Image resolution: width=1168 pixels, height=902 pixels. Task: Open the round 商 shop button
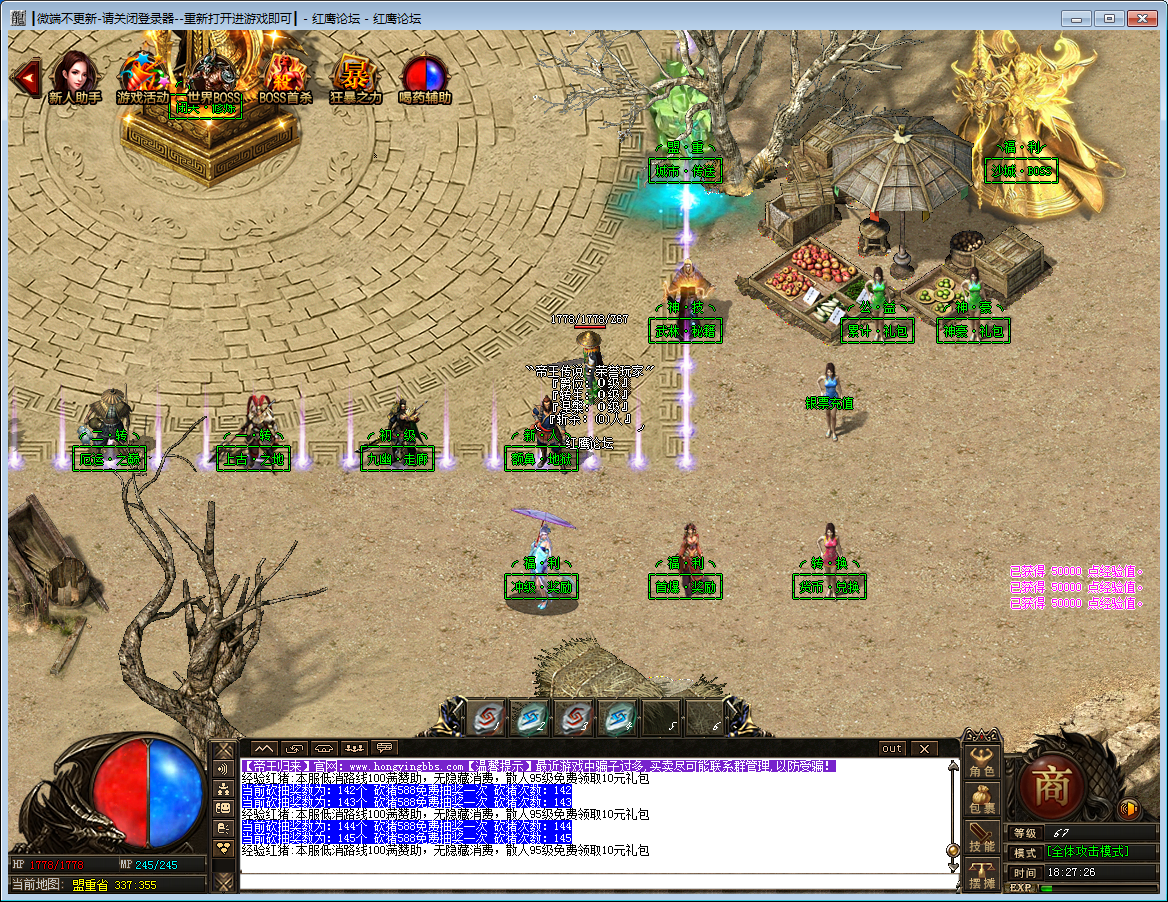click(x=1052, y=784)
